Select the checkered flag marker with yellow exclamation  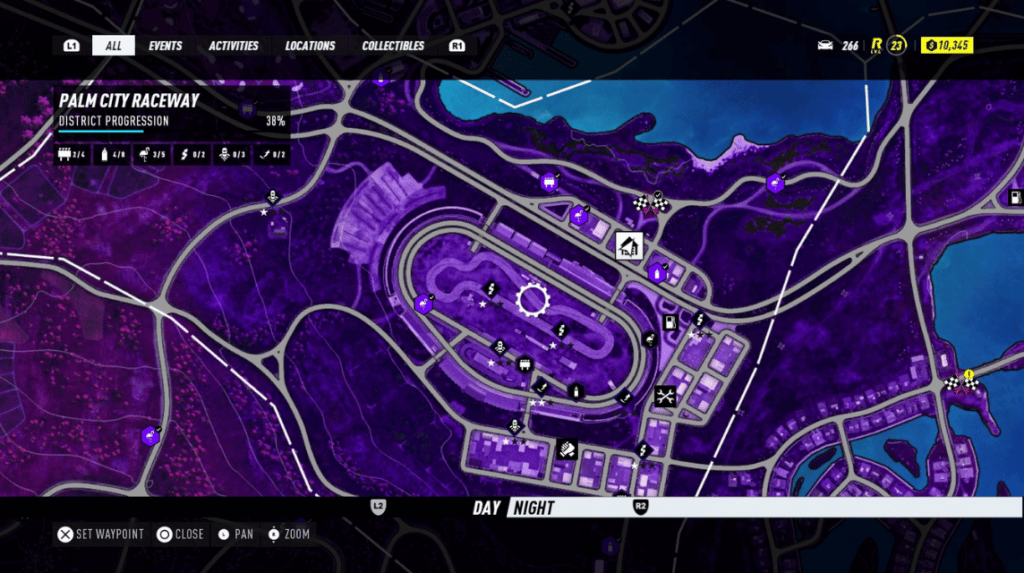click(x=959, y=380)
